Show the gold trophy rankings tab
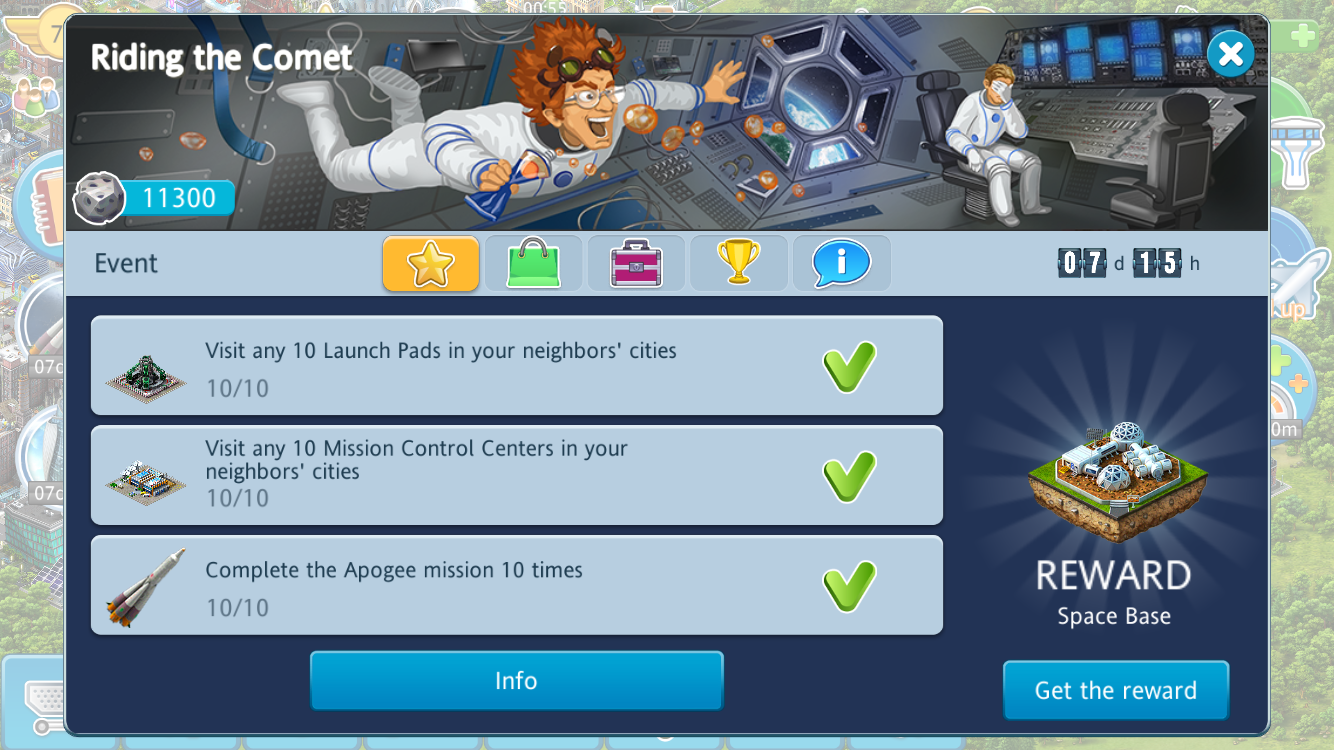Image resolution: width=1334 pixels, height=750 pixels. 739,264
